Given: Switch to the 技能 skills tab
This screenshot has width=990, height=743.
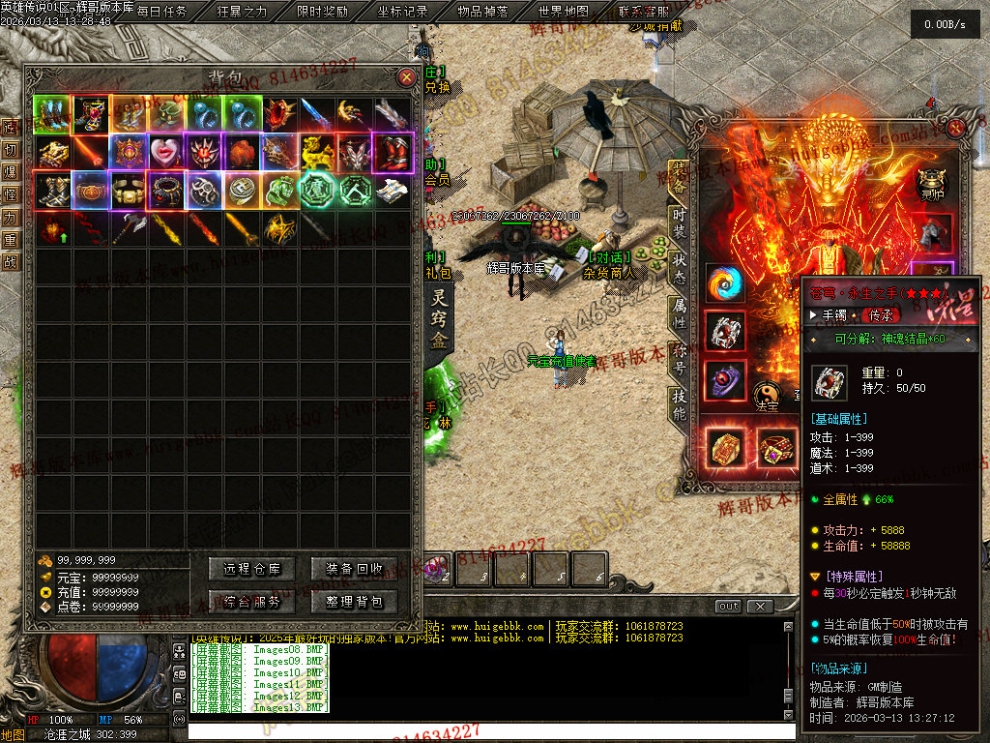Looking at the screenshot, I should point(679,402).
